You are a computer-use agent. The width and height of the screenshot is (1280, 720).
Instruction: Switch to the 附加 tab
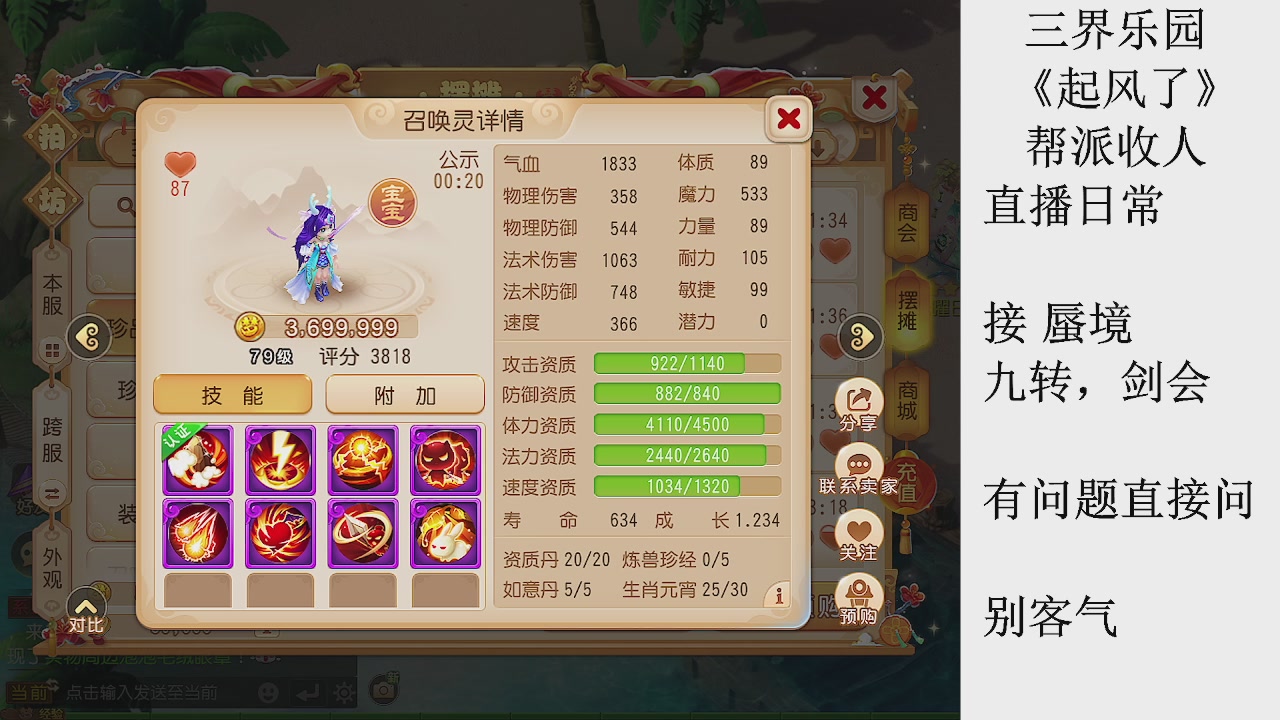(x=404, y=394)
